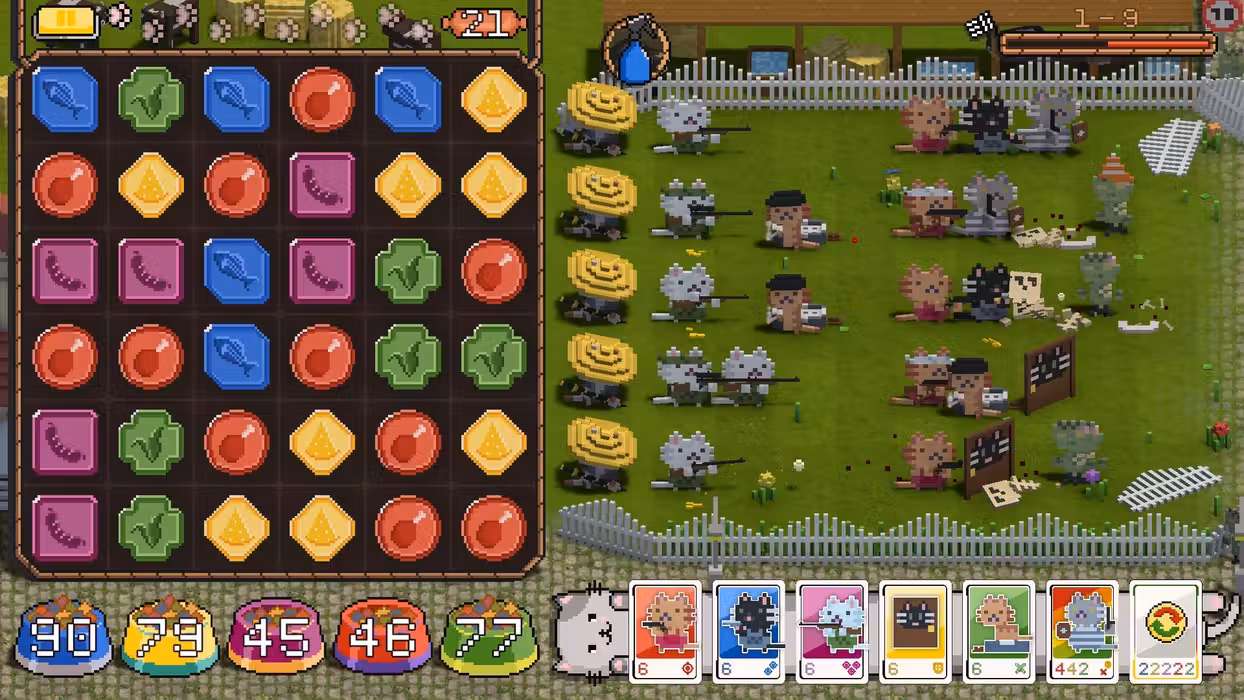Screen dimensions: 1244x700
Task: Choose the blue black-cat card
Action: click(x=750, y=632)
